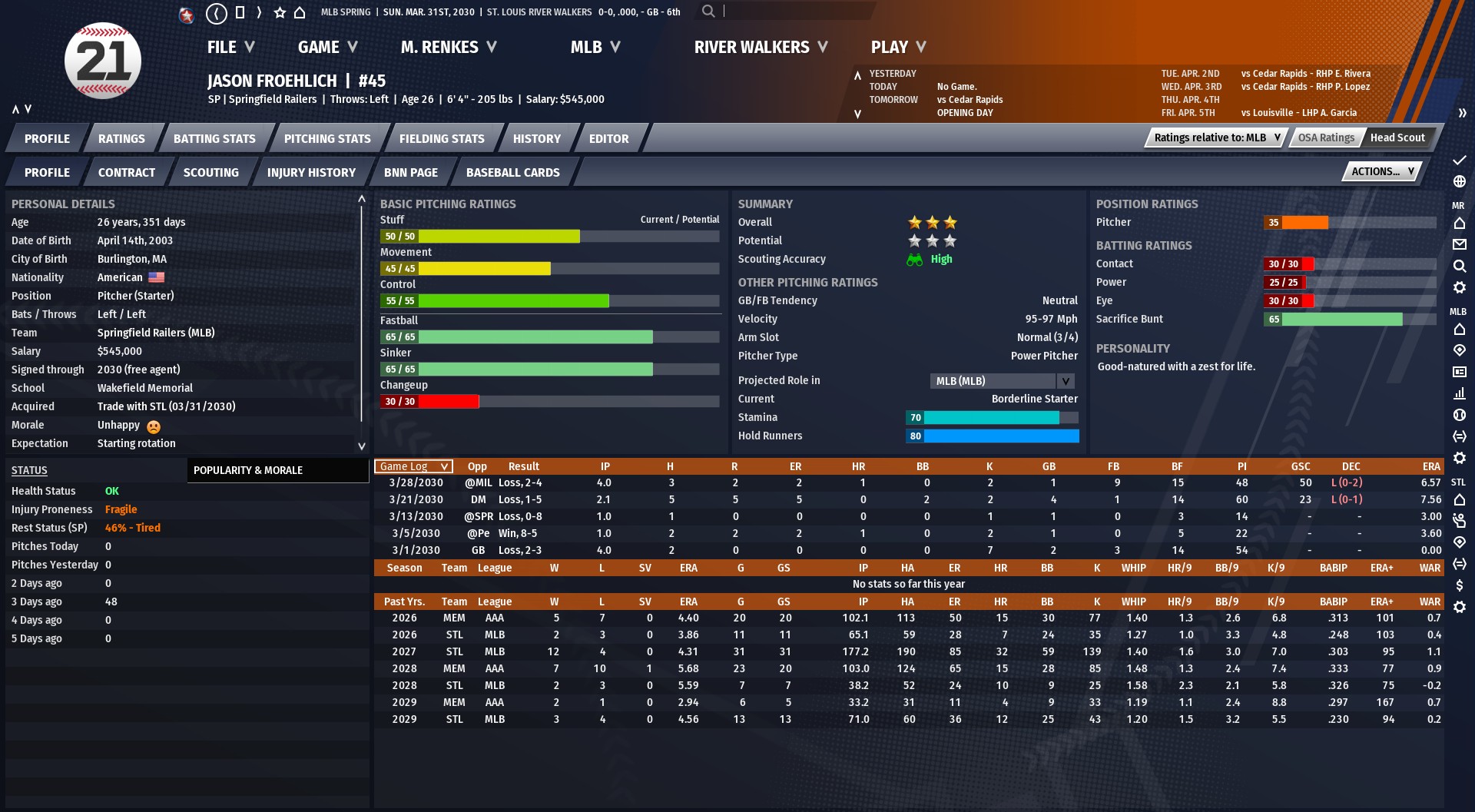1475x812 pixels.
Task: Open the Game Log dropdown
Action: coord(413,467)
